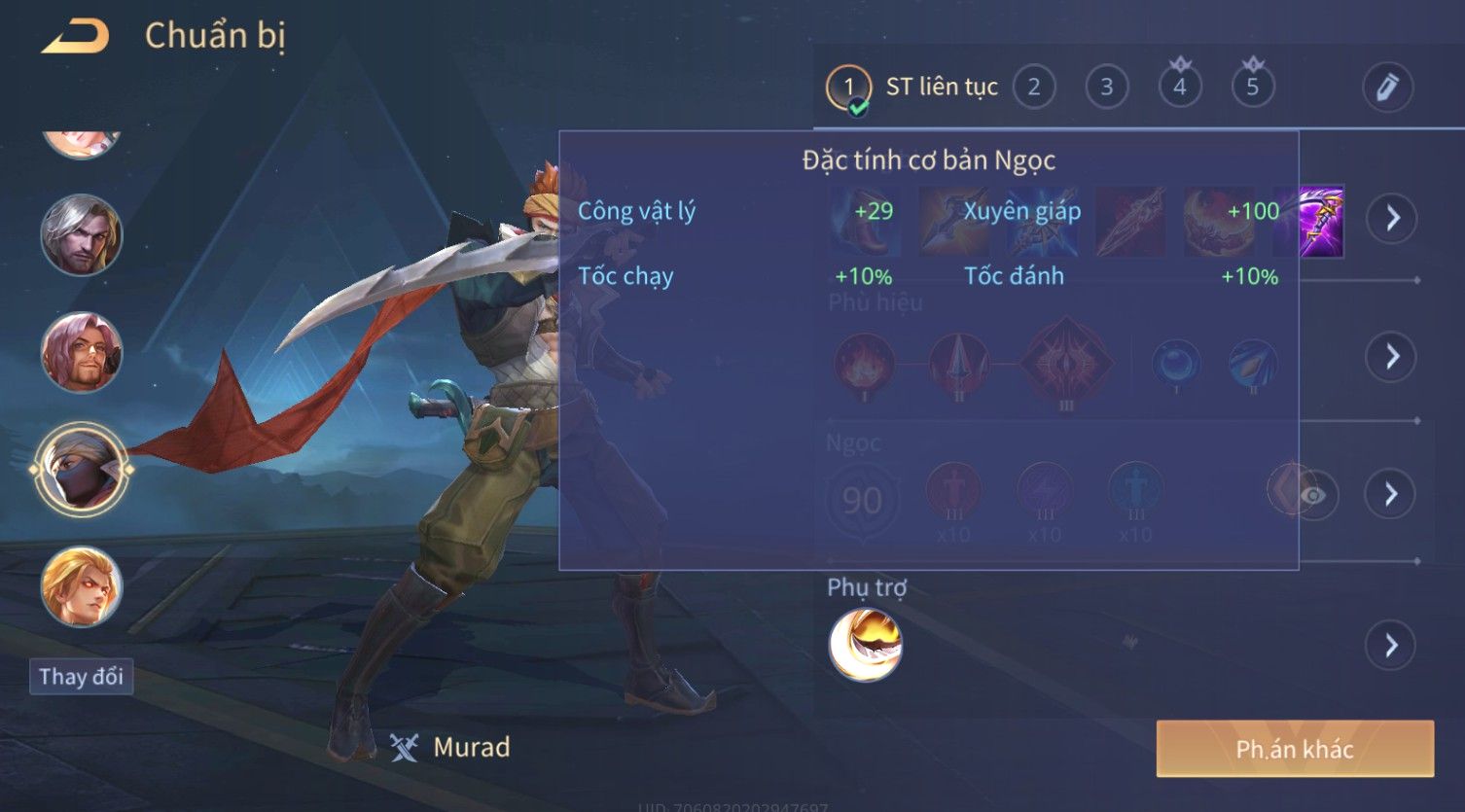Choose the Thay đổi hero change button
Viewport: 1465px width, 812px height.
click(81, 676)
